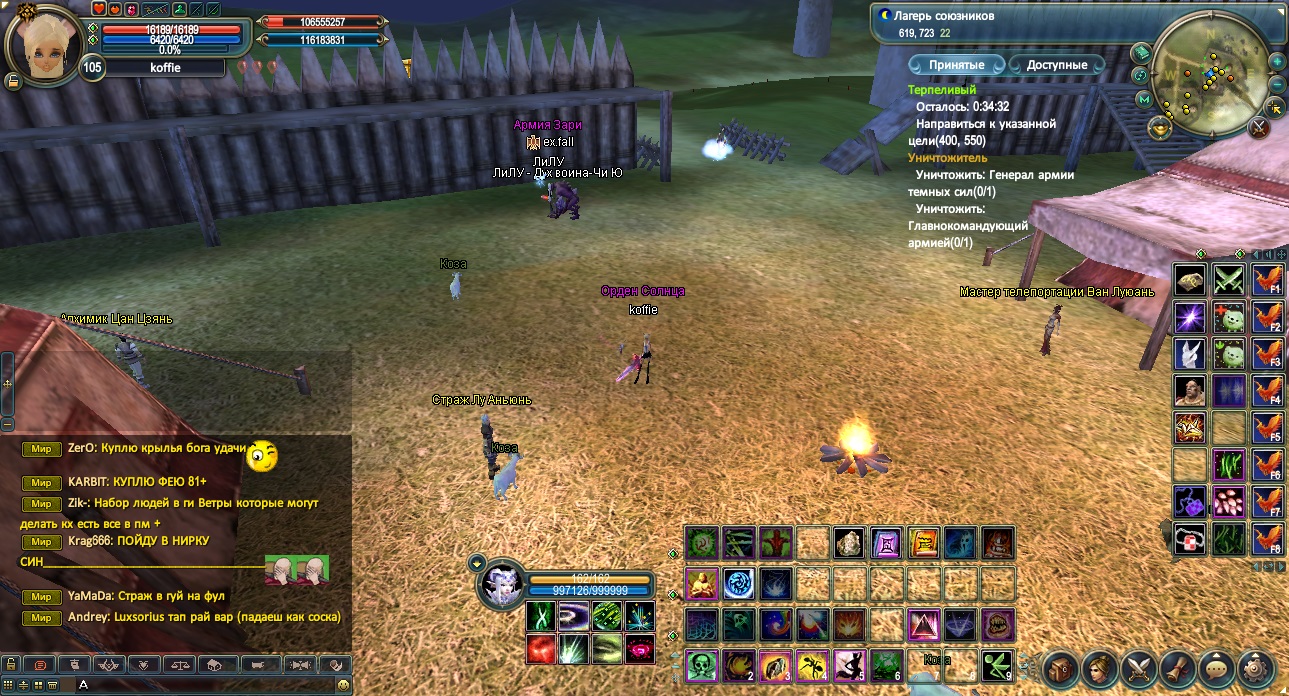This screenshot has height=696, width=1289.
Task: Click the koffie player portrait
Action: [44, 40]
